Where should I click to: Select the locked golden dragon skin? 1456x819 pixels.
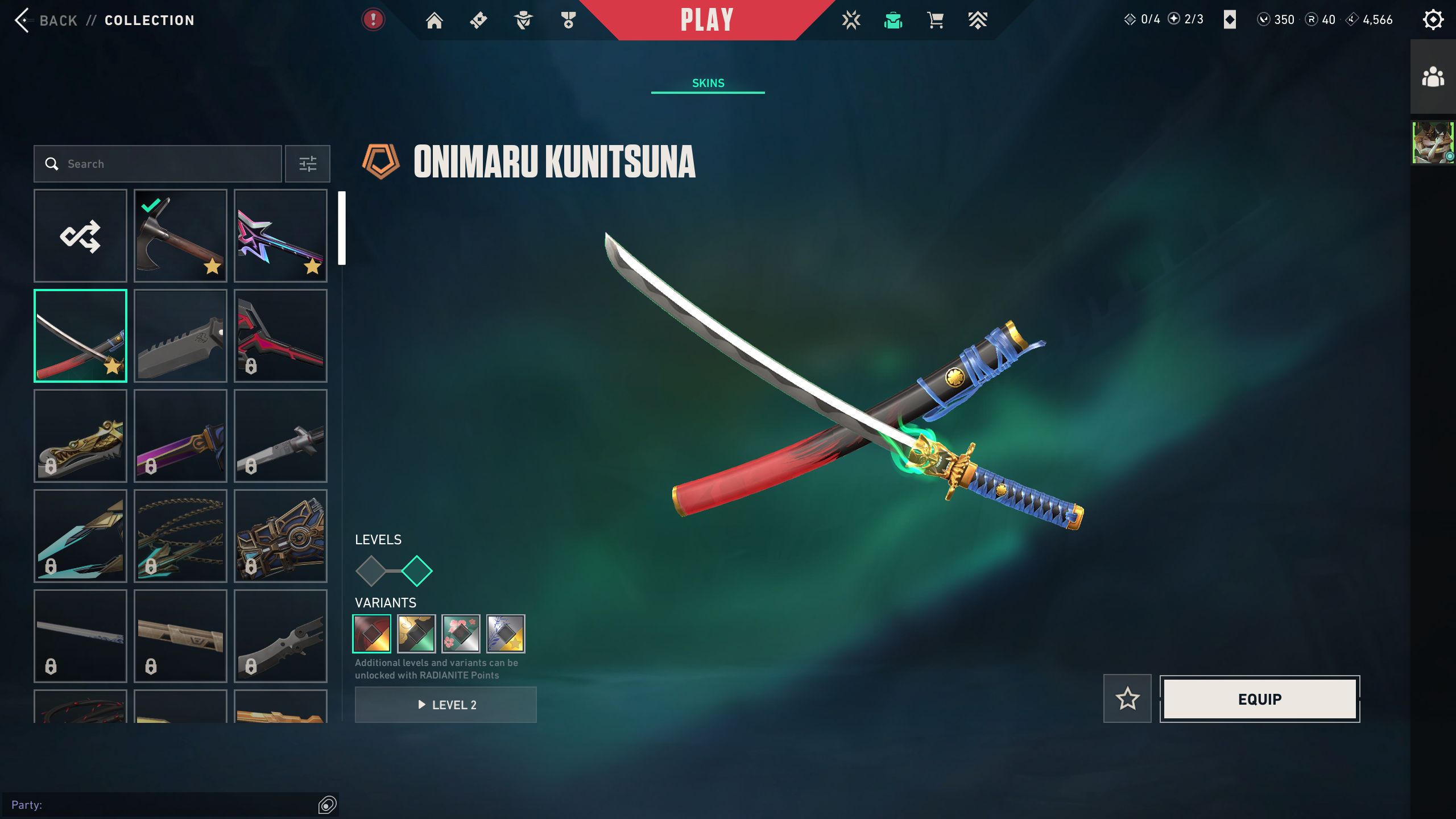(80, 436)
